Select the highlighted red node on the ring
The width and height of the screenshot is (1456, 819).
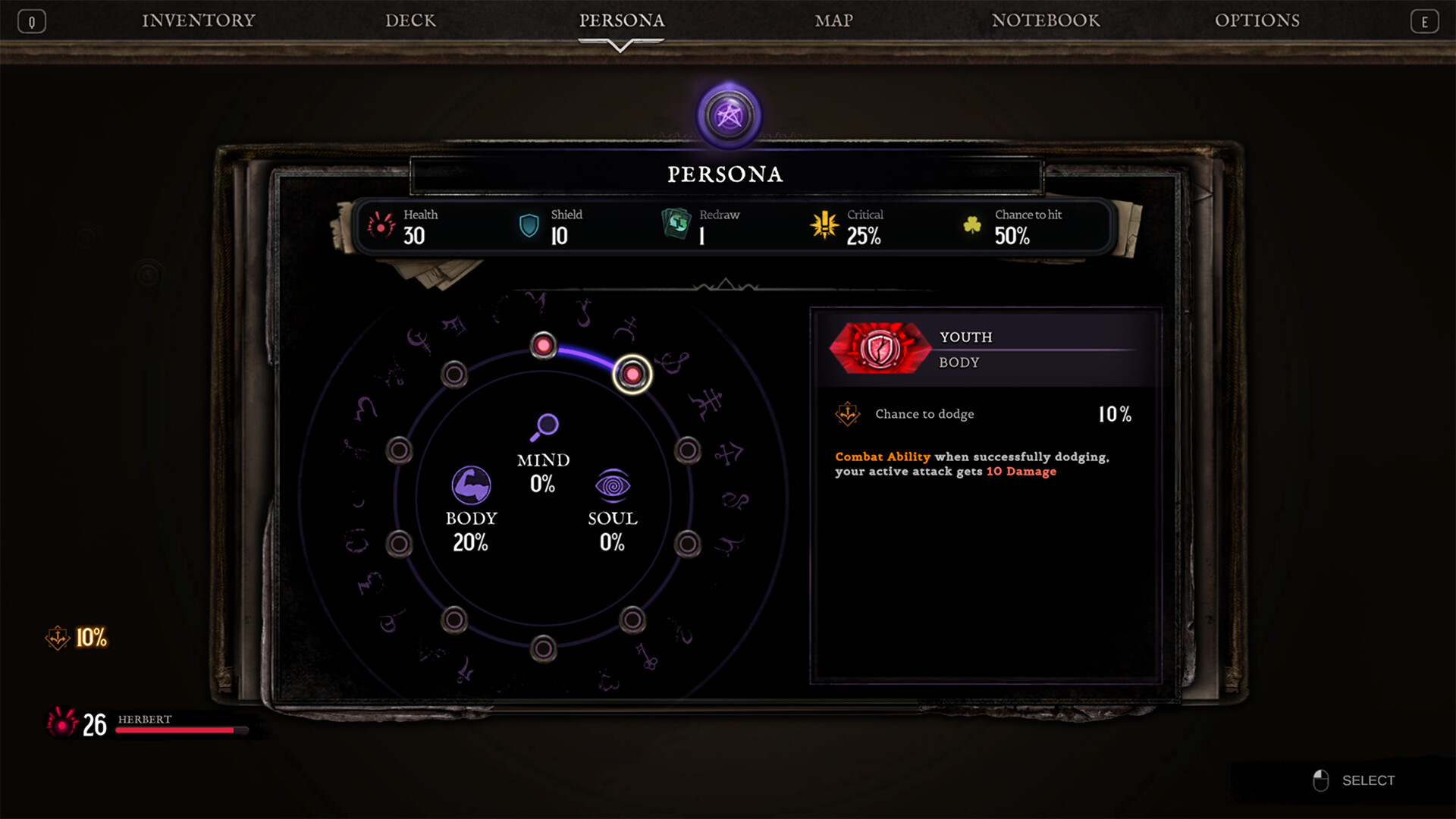pos(632,375)
